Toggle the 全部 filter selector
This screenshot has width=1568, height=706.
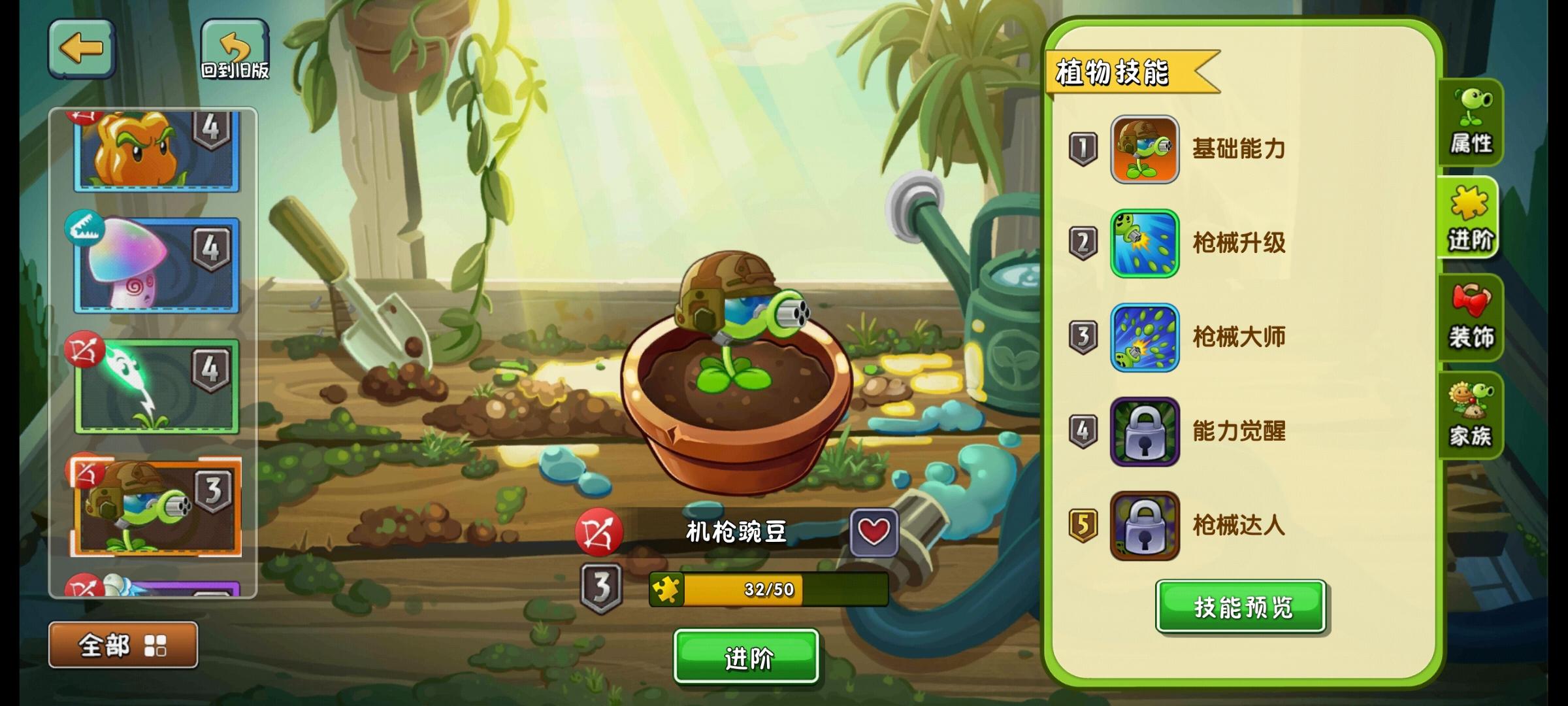tap(105, 643)
